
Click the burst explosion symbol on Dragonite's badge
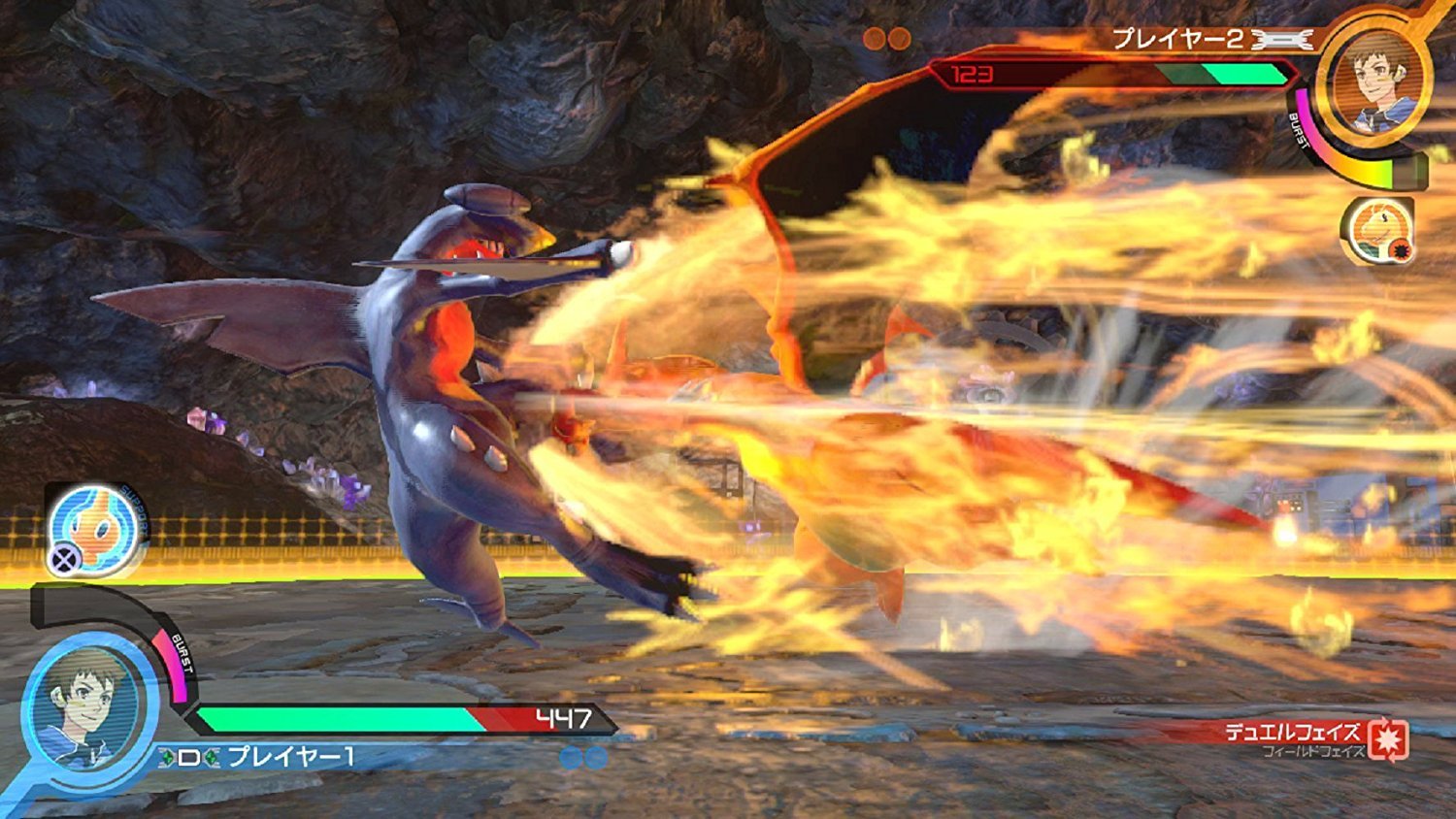pos(1401,251)
